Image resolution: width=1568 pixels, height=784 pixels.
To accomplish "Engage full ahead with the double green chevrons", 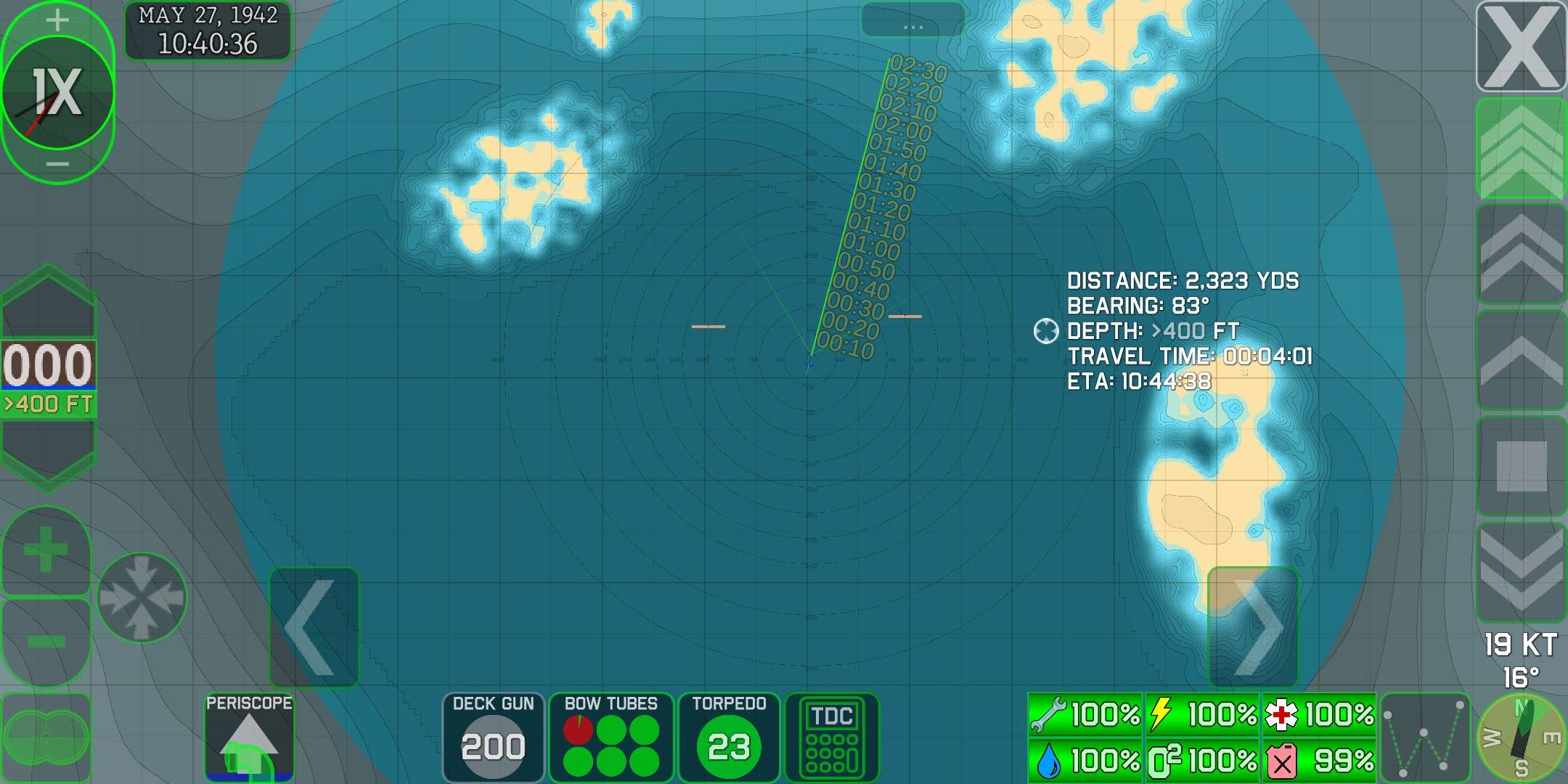I will point(1522,150).
